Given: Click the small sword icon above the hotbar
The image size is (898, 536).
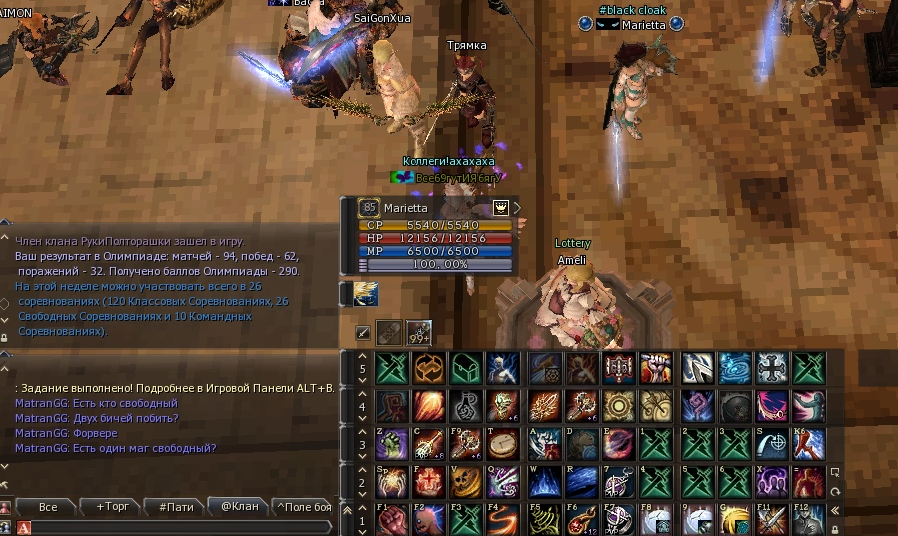Looking at the screenshot, I should tap(364, 333).
